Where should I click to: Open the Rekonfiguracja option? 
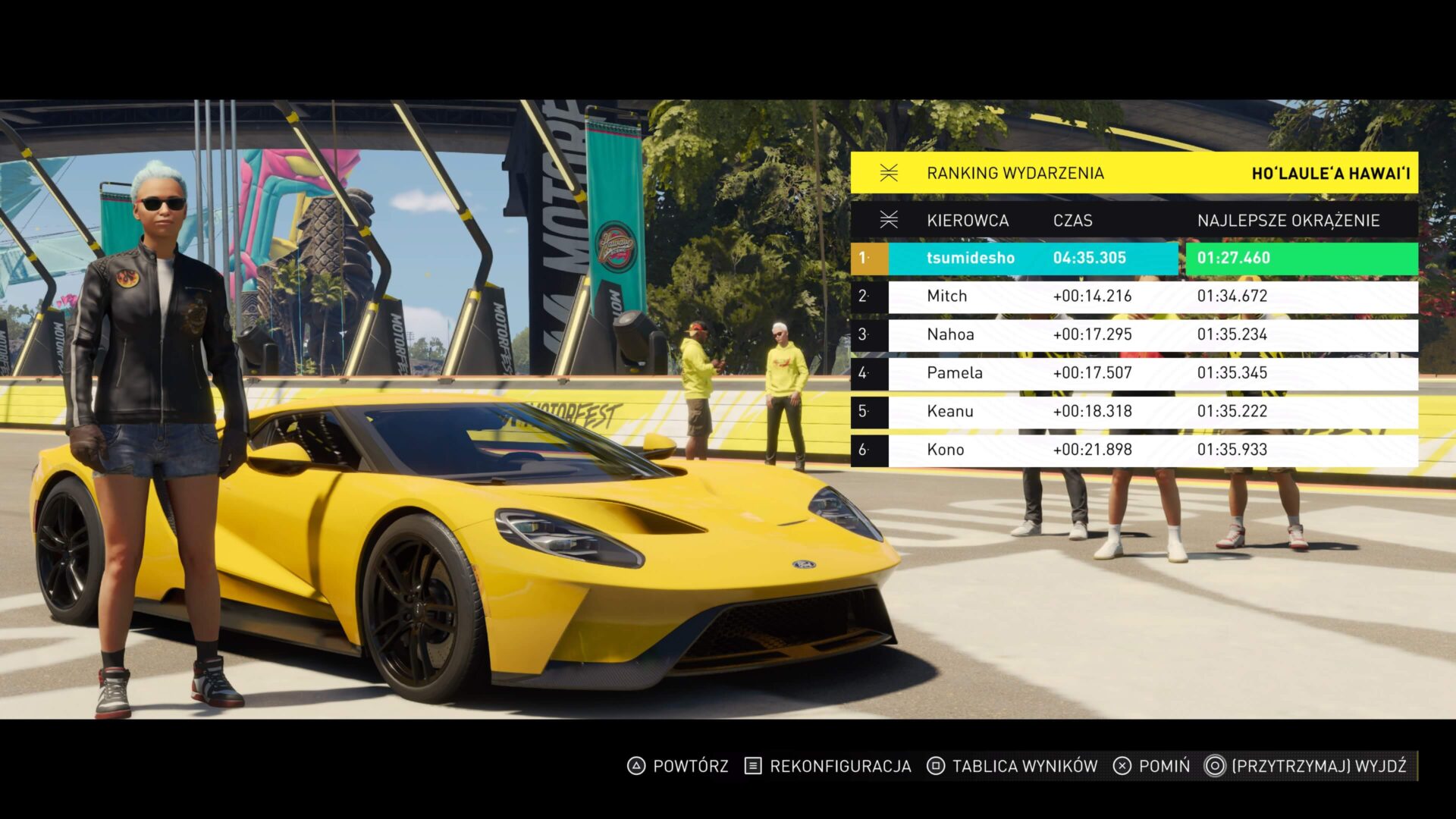[828, 767]
